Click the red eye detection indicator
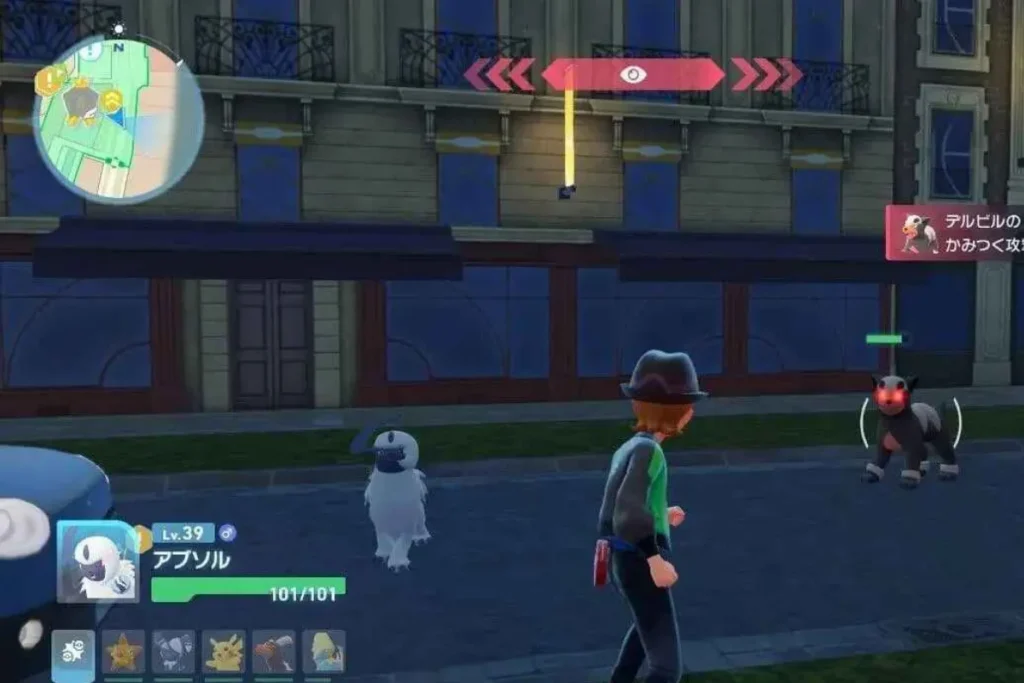Image resolution: width=1024 pixels, height=683 pixels. pyautogui.click(x=632, y=75)
